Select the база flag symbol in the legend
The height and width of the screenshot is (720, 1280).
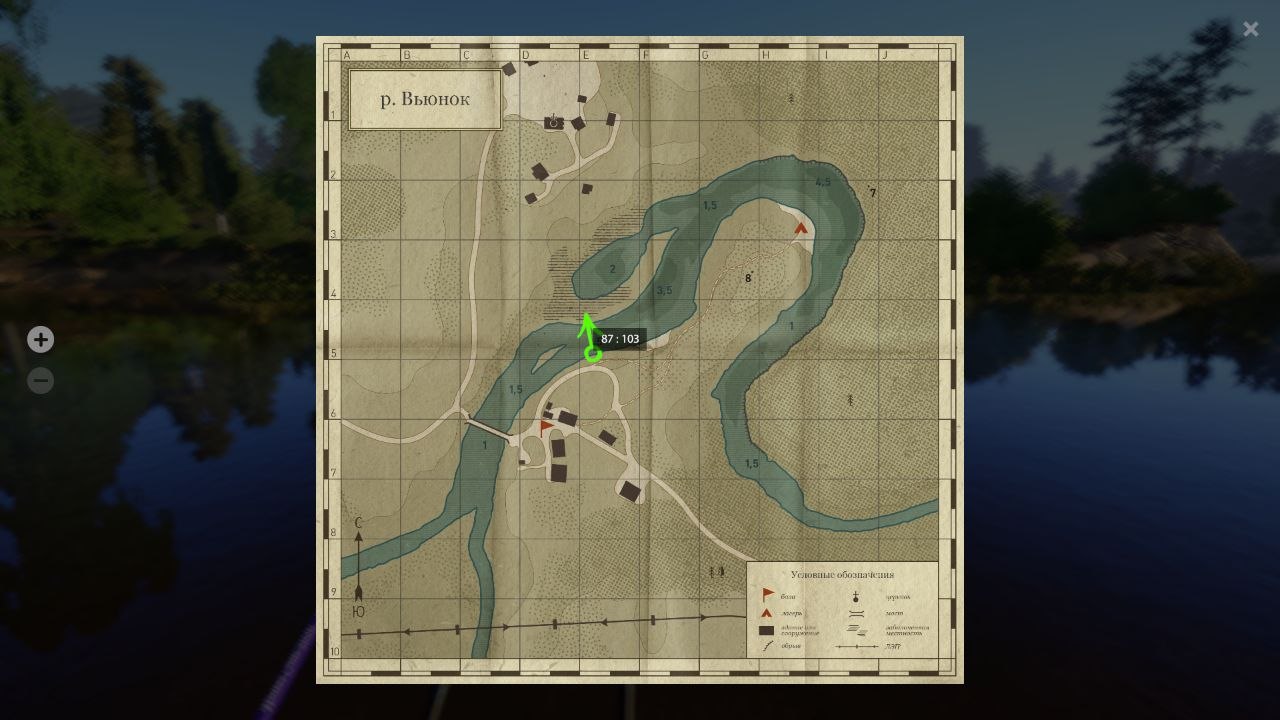click(x=768, y=593)
